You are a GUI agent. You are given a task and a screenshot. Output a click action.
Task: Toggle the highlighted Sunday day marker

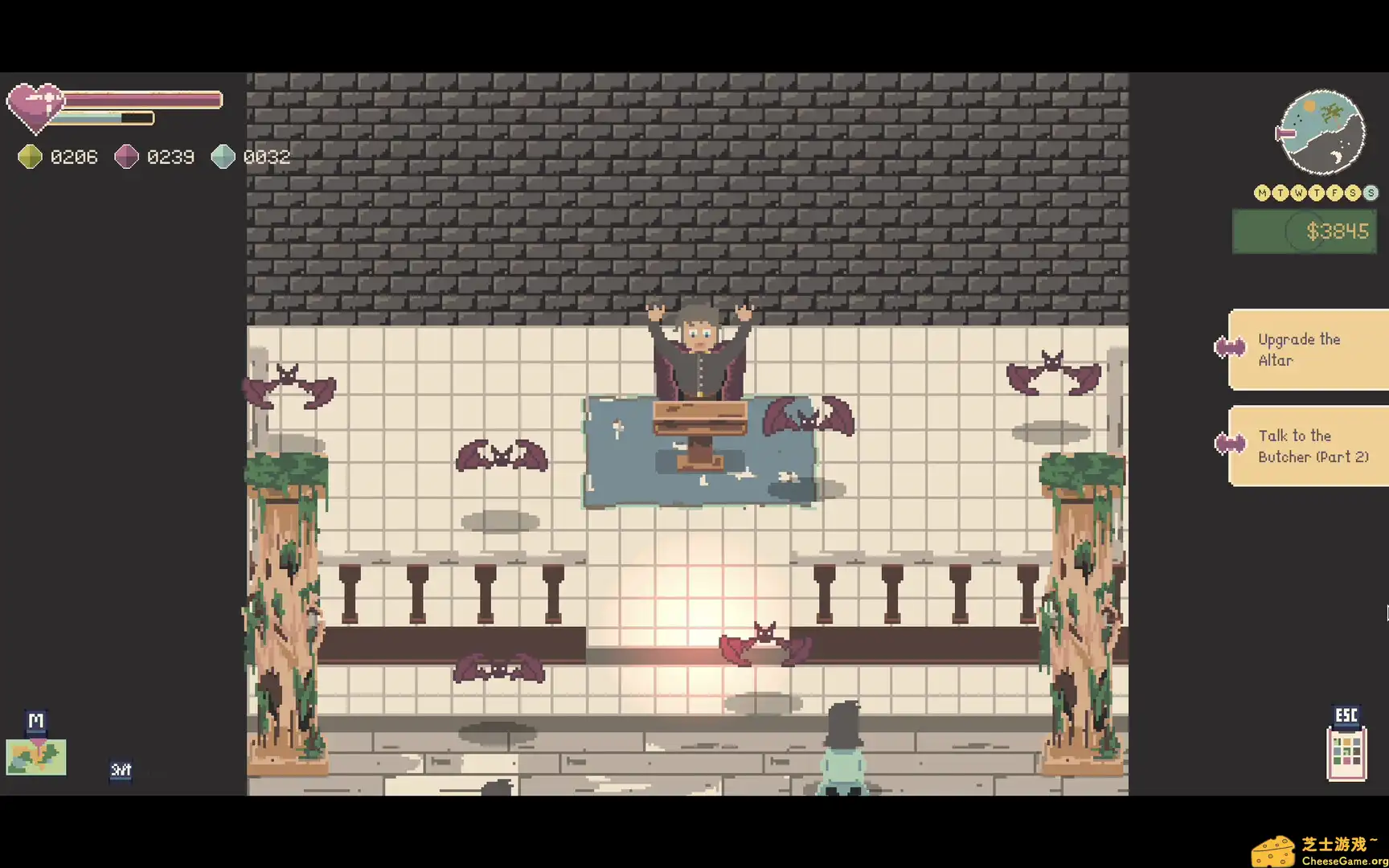[1371, 193]
